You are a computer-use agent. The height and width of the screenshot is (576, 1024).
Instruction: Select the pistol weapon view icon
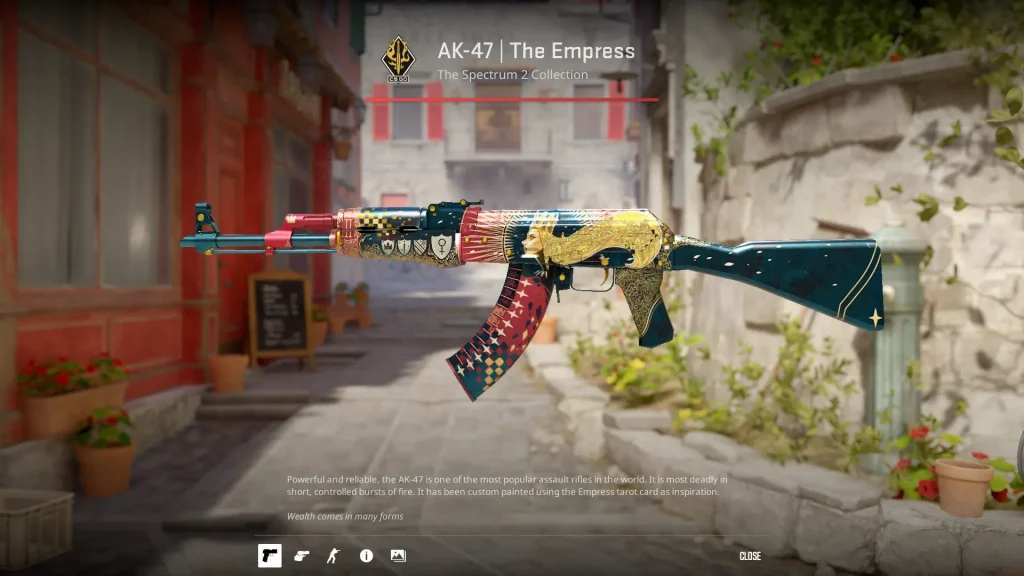269,555
